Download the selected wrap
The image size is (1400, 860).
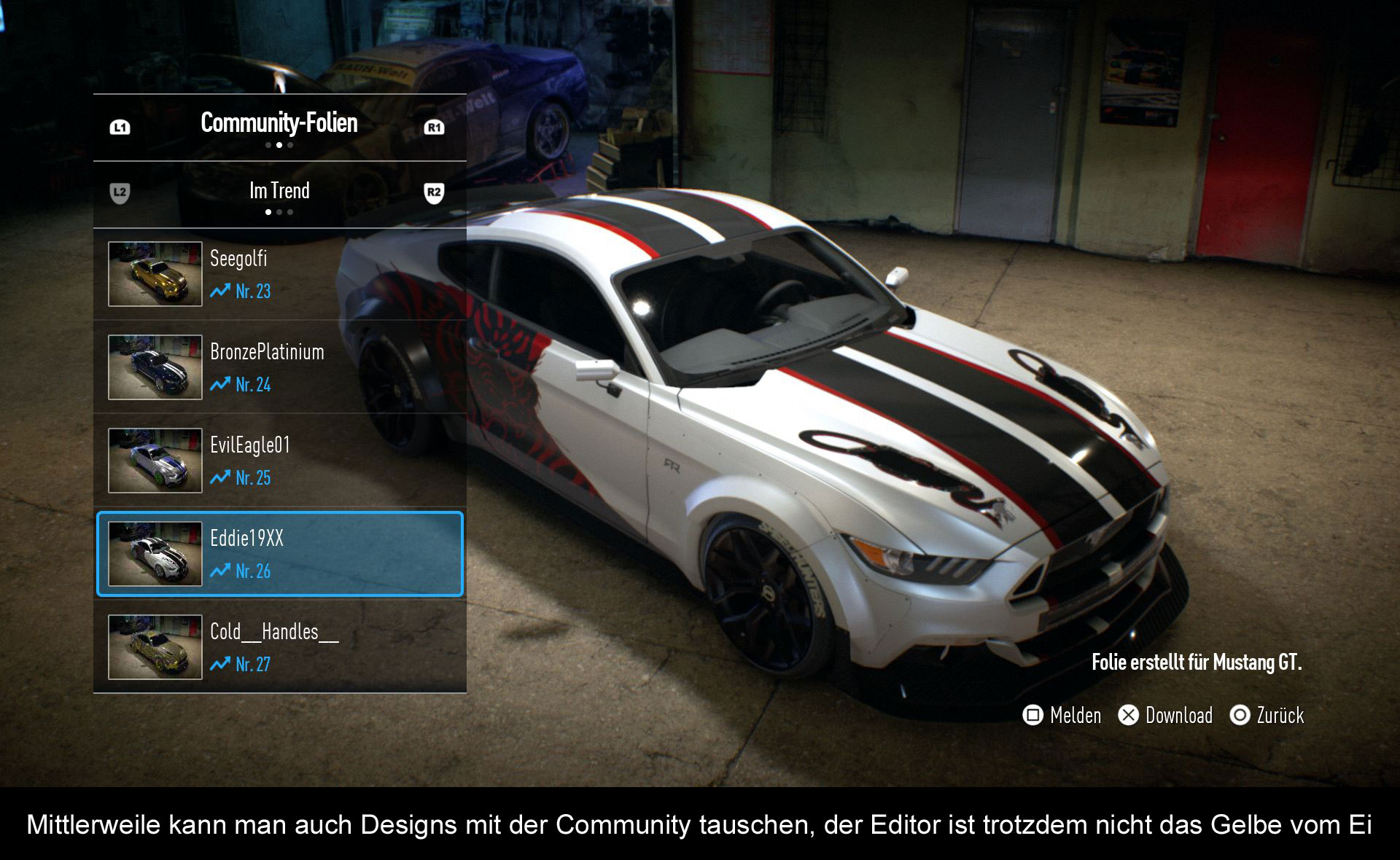(1166, 716)
